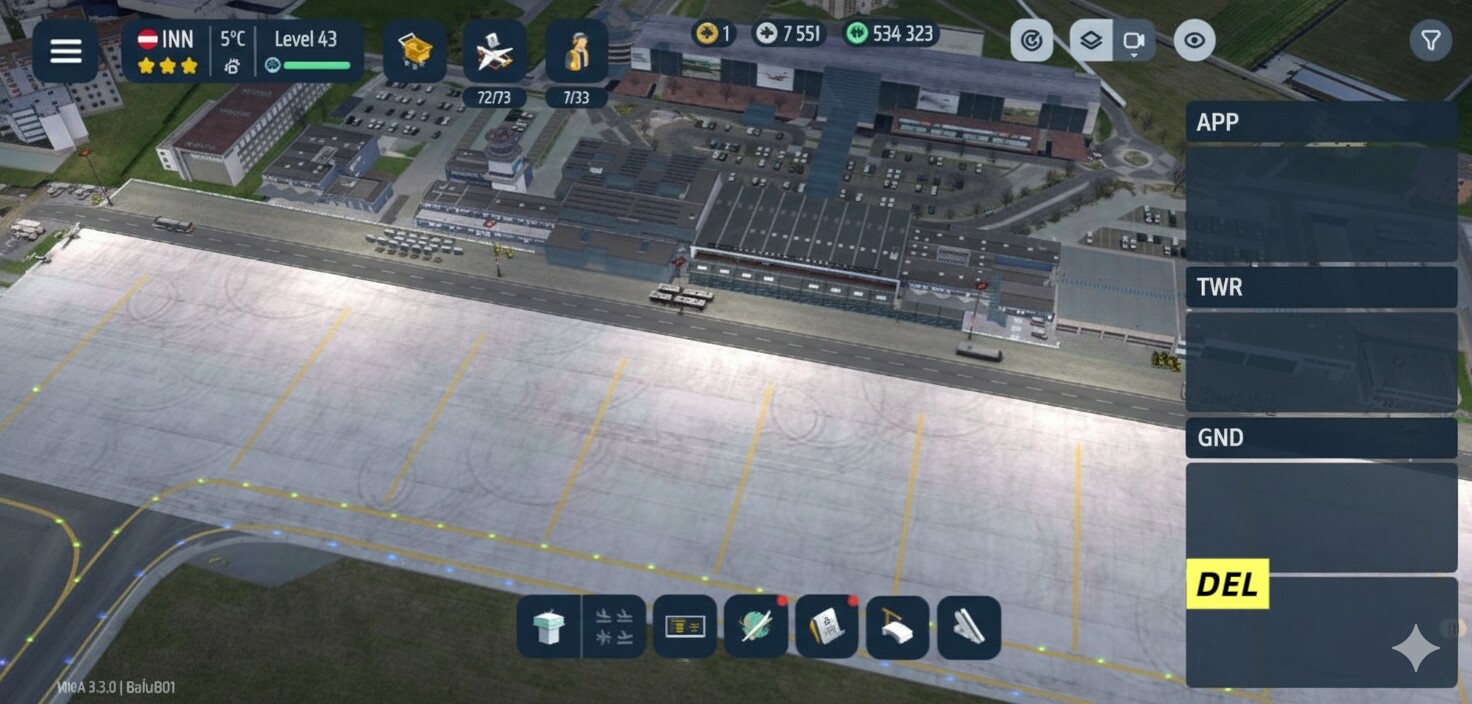Click the yellow DEL delivery label
The width and height of the screenshot is (1472, 704).
(x=1227, y=584)
